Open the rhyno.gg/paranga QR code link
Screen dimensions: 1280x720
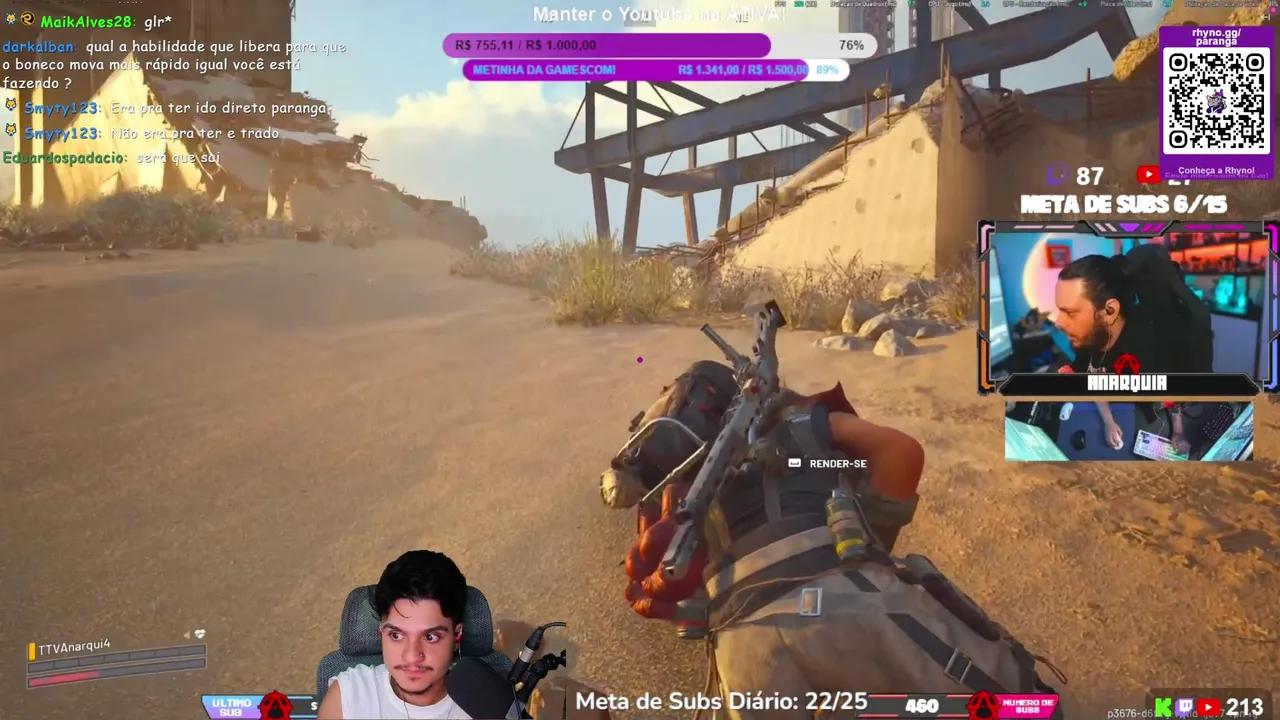(1216, 100)
